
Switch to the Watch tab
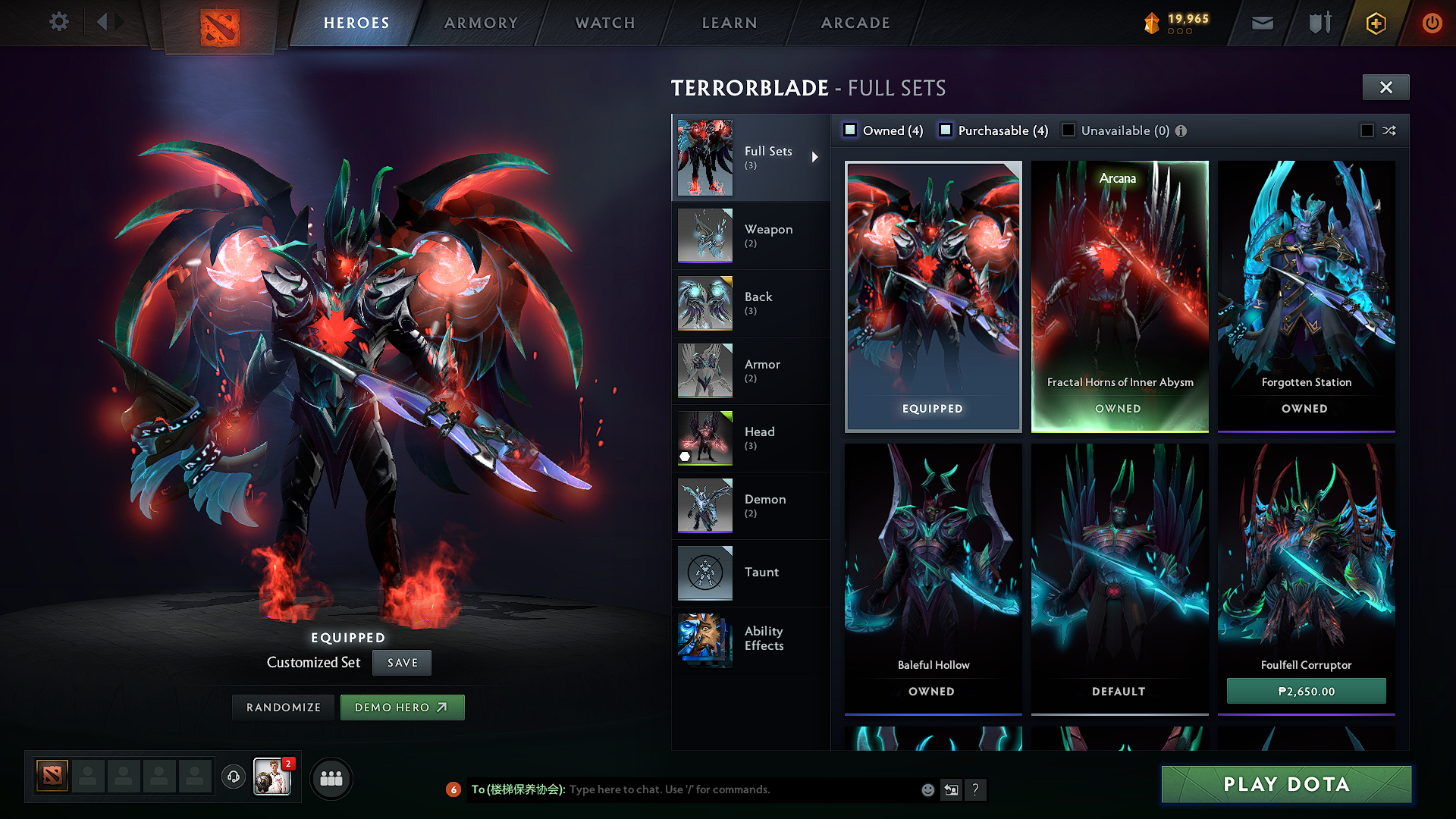coord(605,23)
